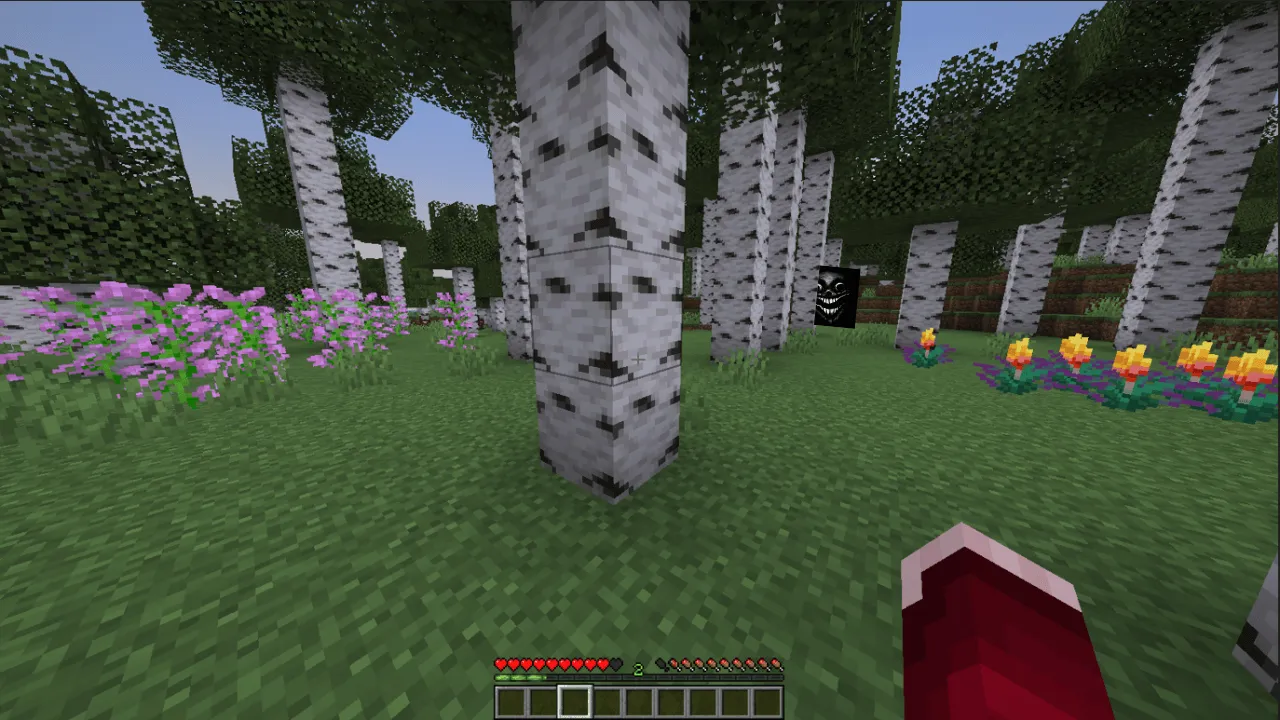Click the creepy dark face entity

838,297
